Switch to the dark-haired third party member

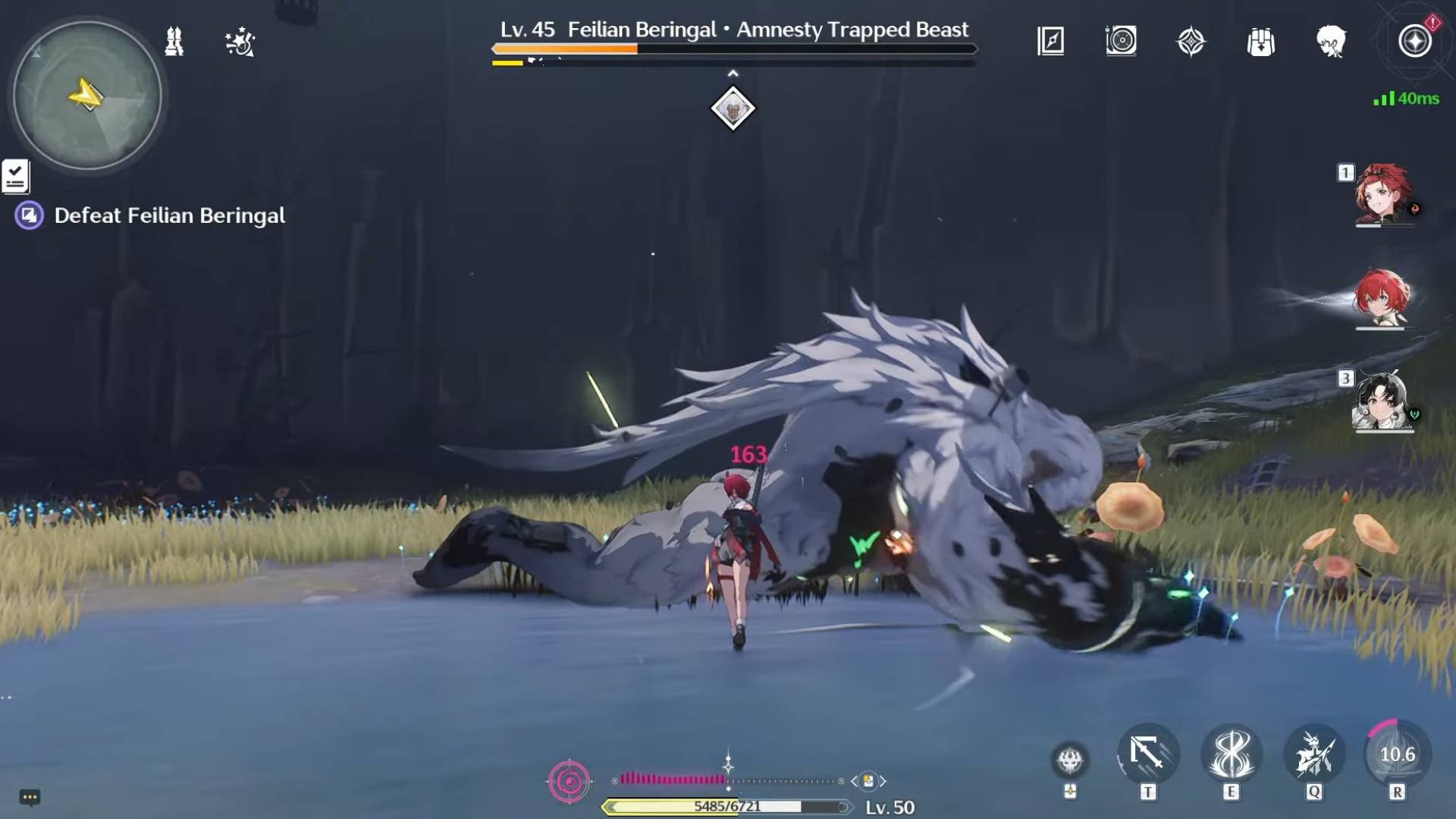click(x=1382, y=401)
